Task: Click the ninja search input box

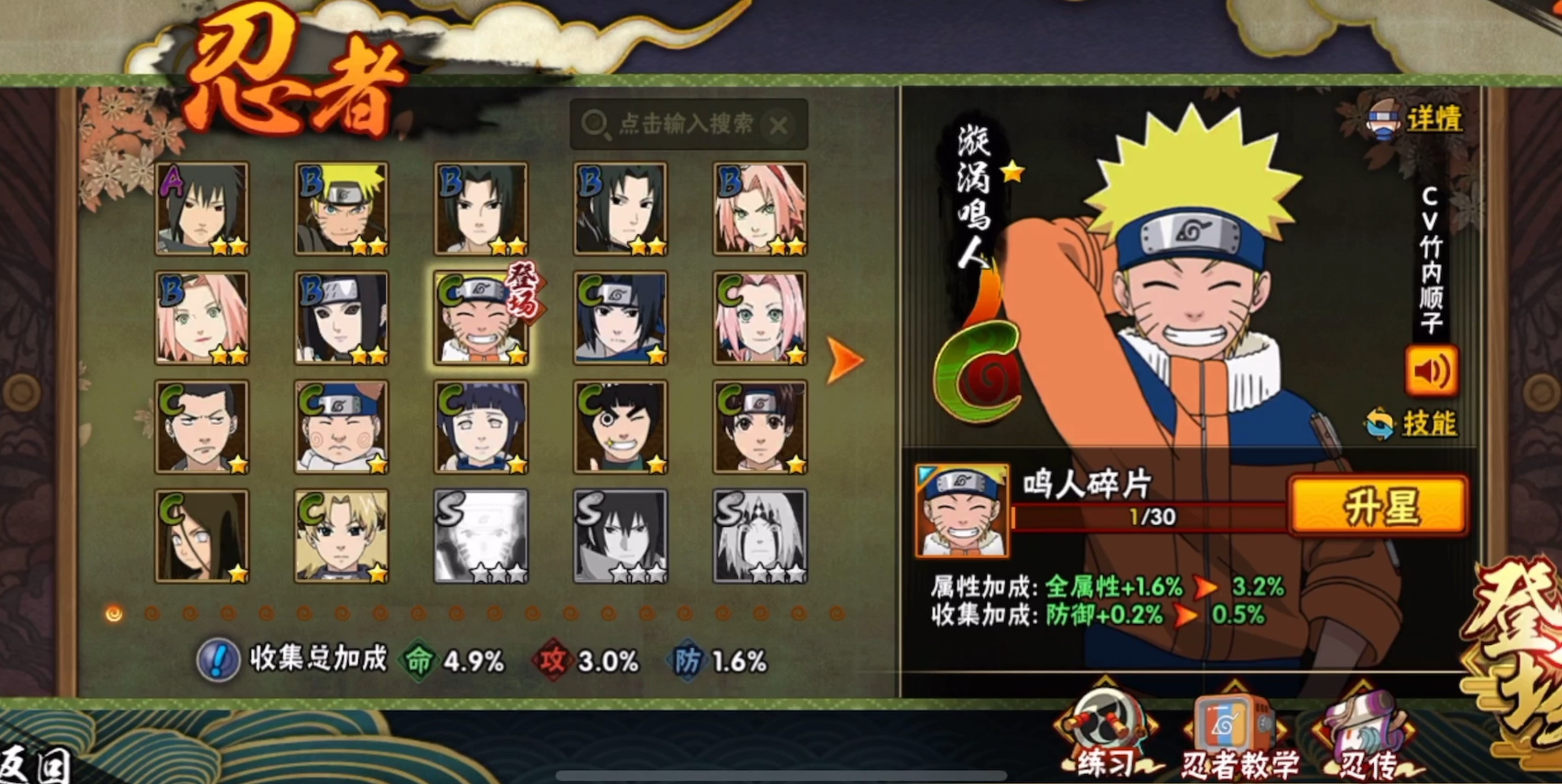Action: [685, 124]
